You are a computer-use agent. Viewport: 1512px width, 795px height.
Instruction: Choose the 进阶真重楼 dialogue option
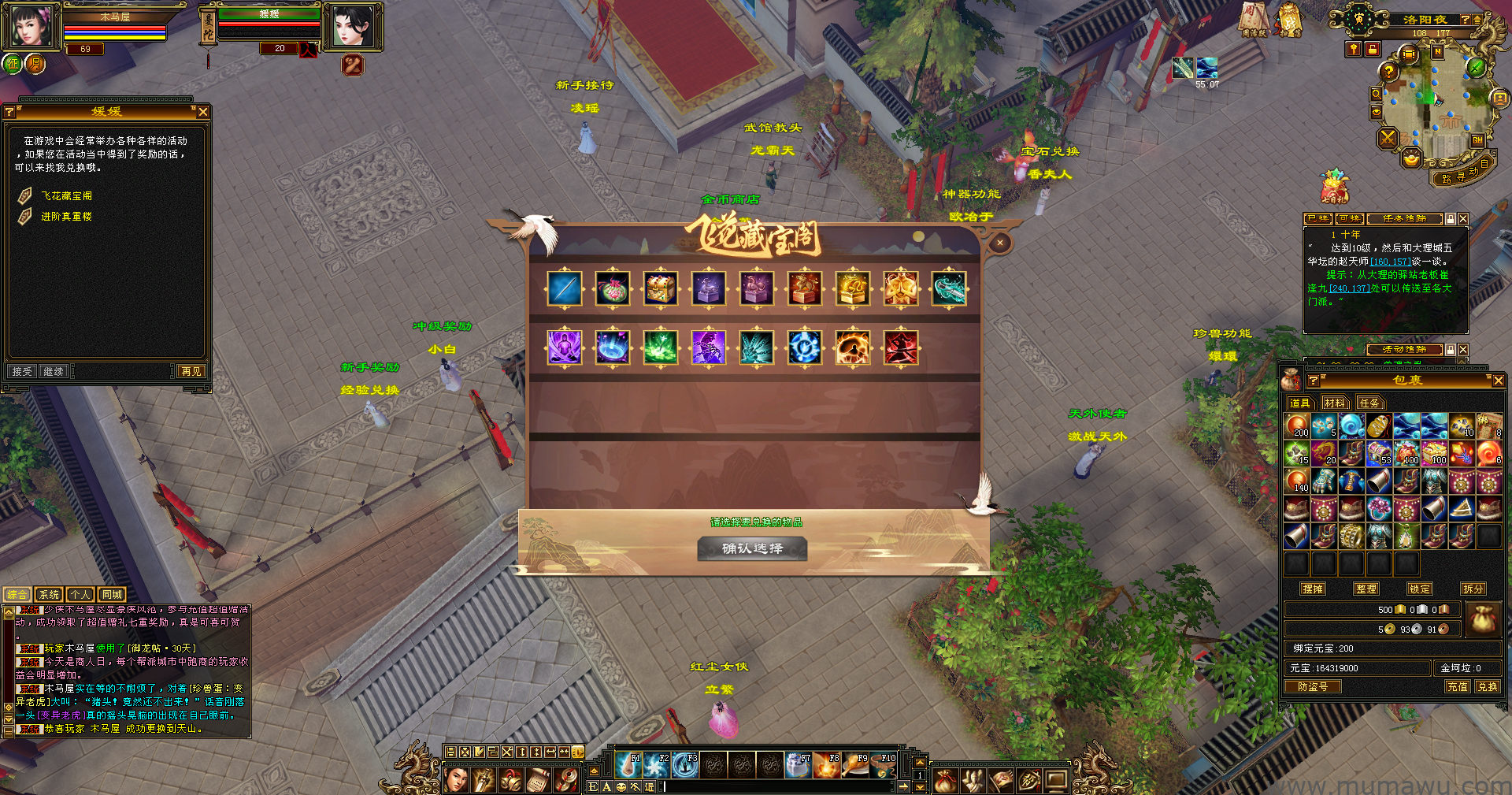pyautogui.click(x=66, y=216)
